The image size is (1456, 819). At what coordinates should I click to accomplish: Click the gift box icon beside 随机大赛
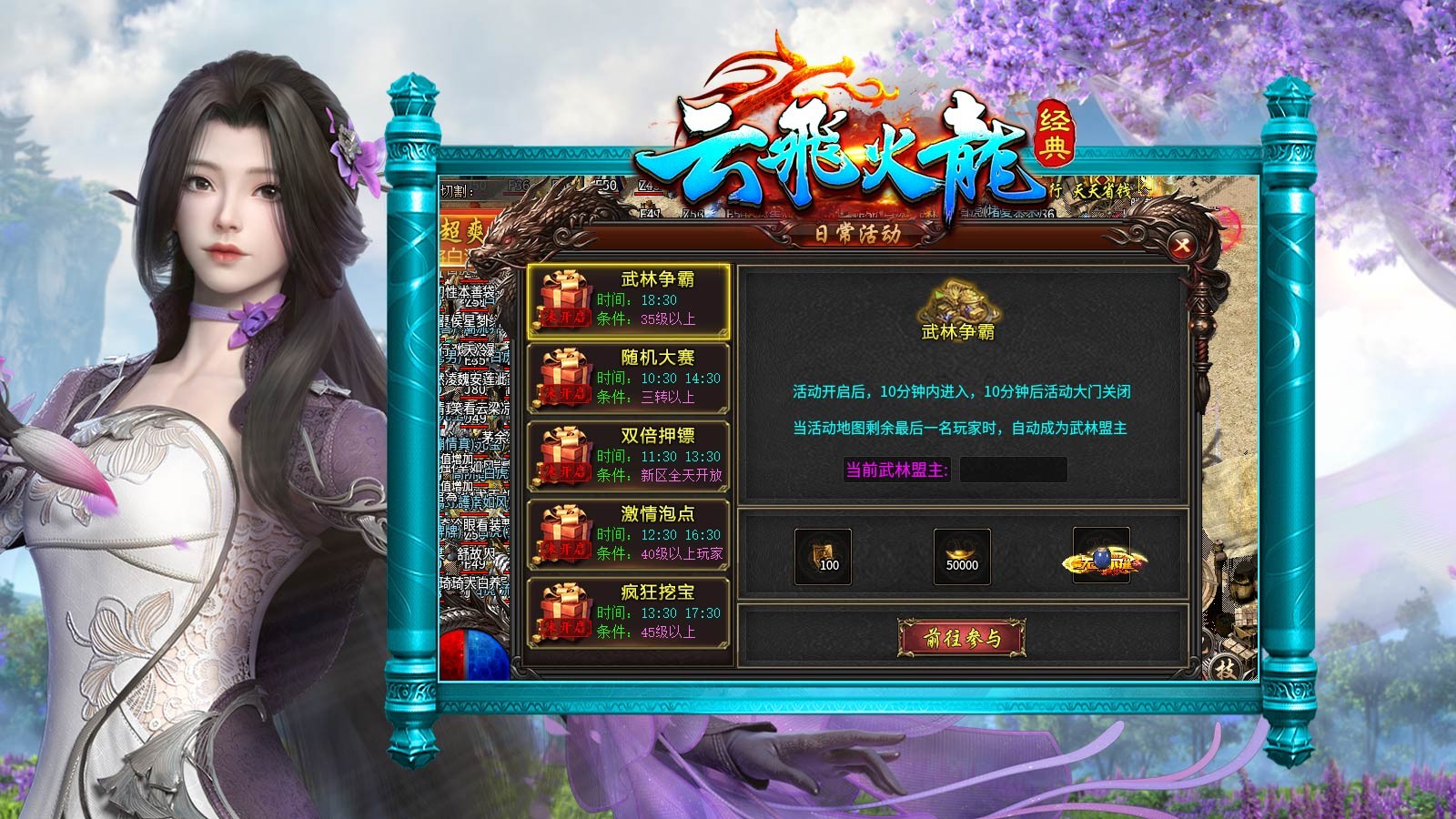(561, 375)
